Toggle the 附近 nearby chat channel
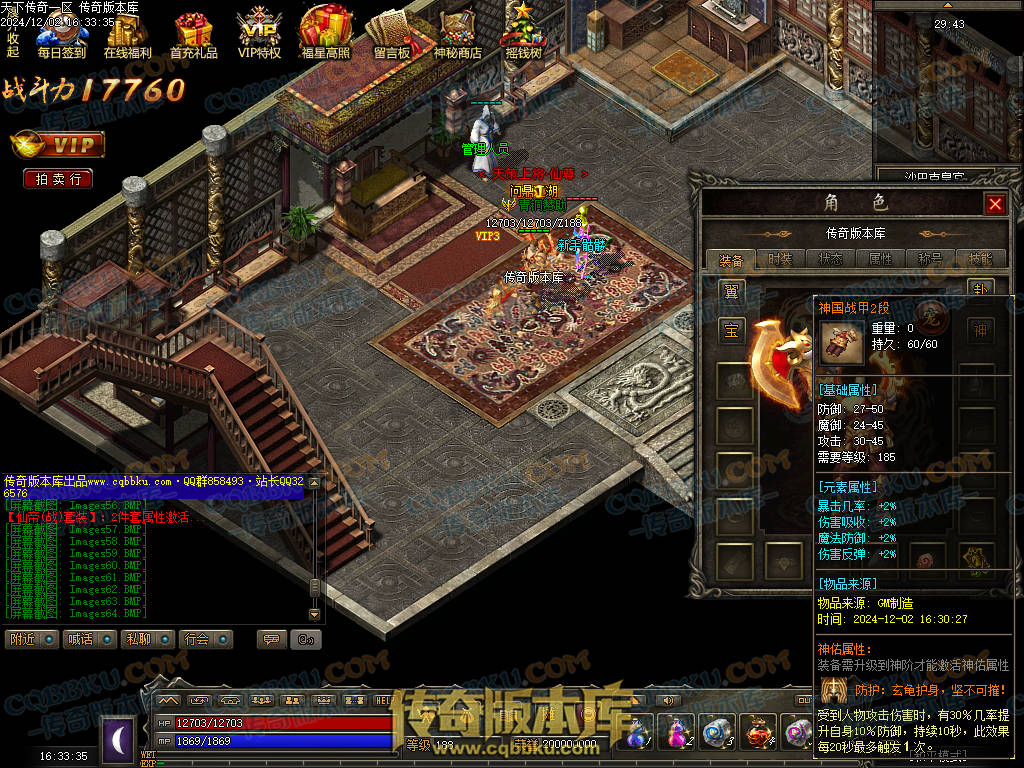This screenshot has width=1024, height=768. tap(31, 639)
